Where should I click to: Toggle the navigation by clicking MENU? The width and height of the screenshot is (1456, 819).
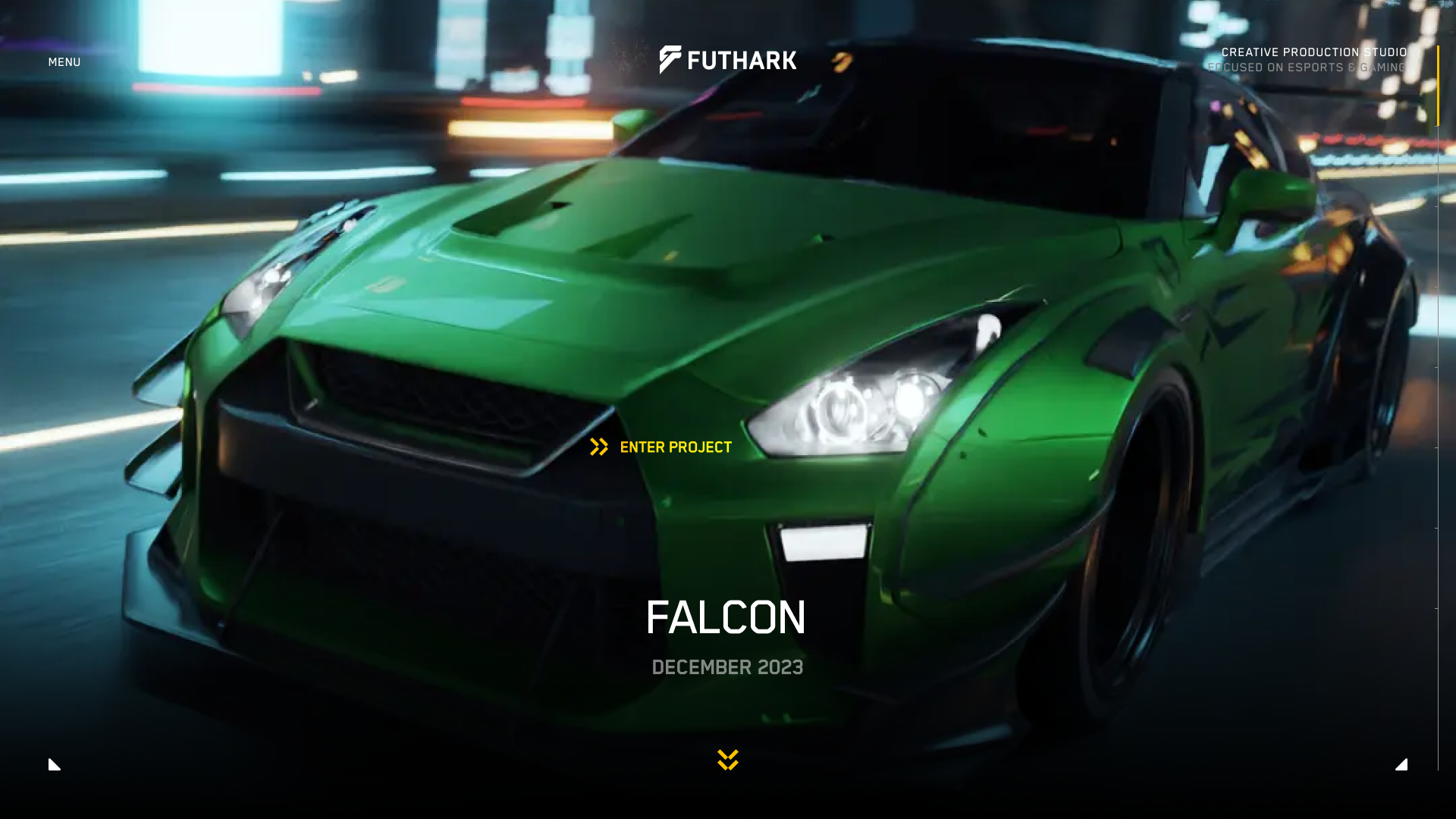pos(64,61)
